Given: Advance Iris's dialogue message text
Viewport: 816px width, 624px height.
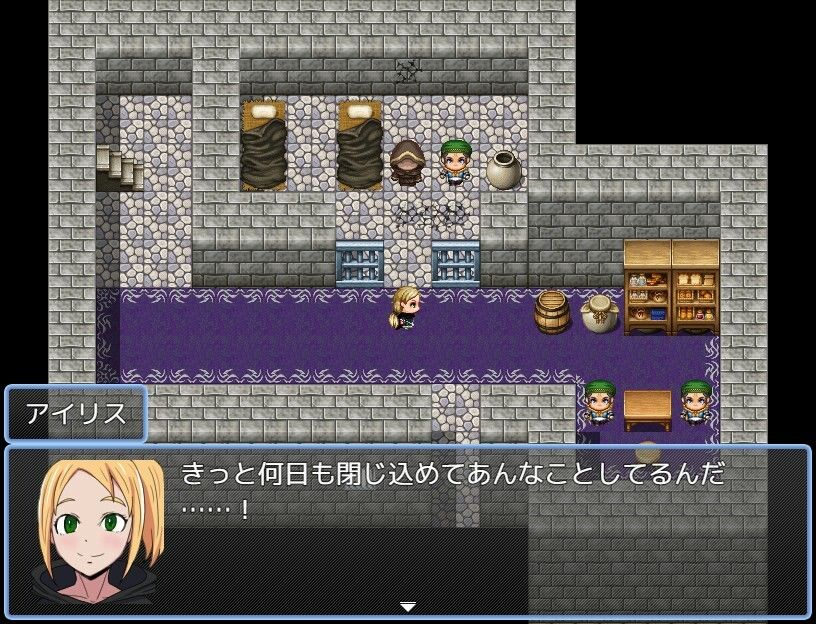Looking at the screenshot, I should pos(452,490).
